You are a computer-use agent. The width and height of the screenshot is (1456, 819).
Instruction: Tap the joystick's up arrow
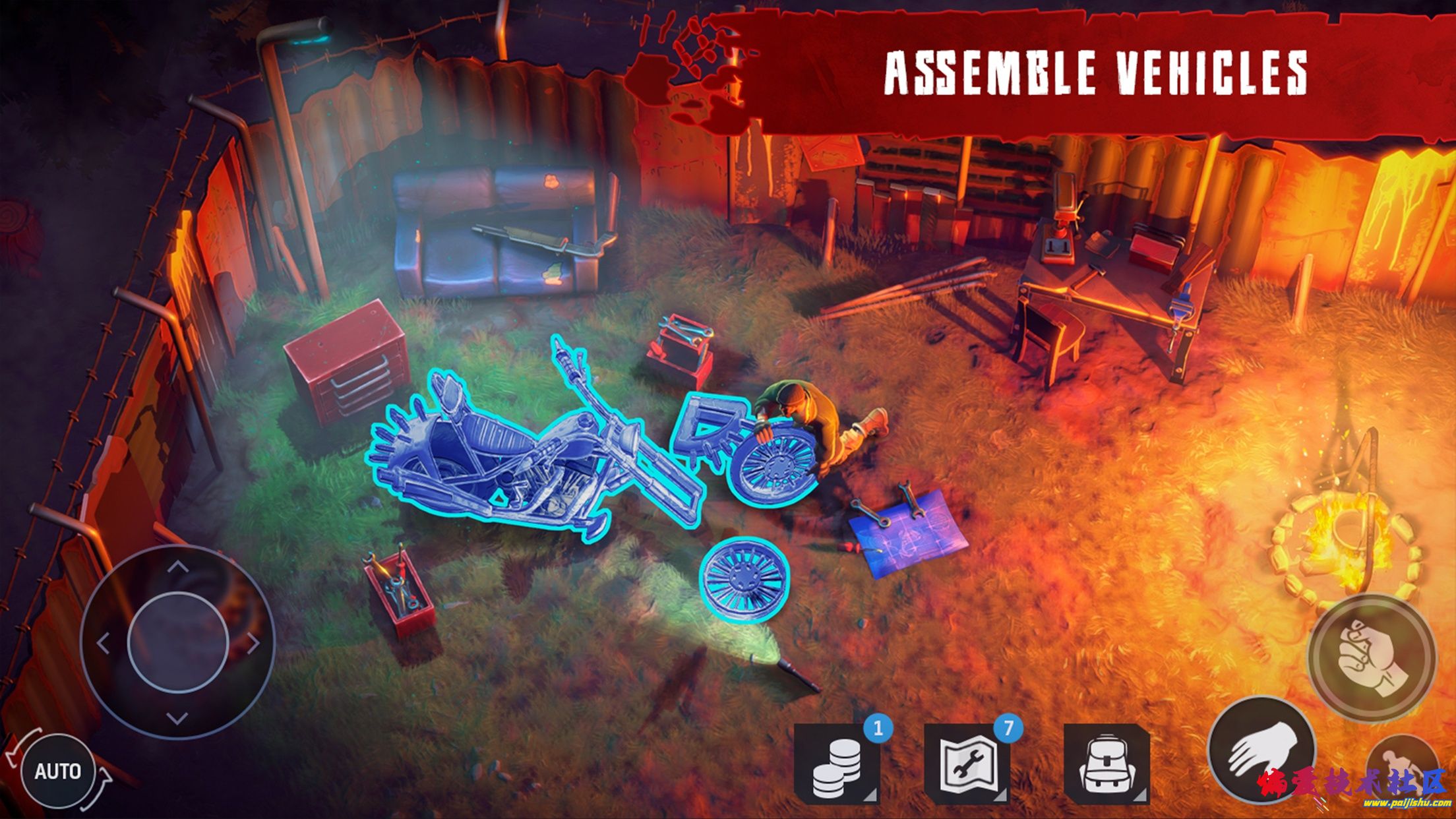(x=177, y=566)
